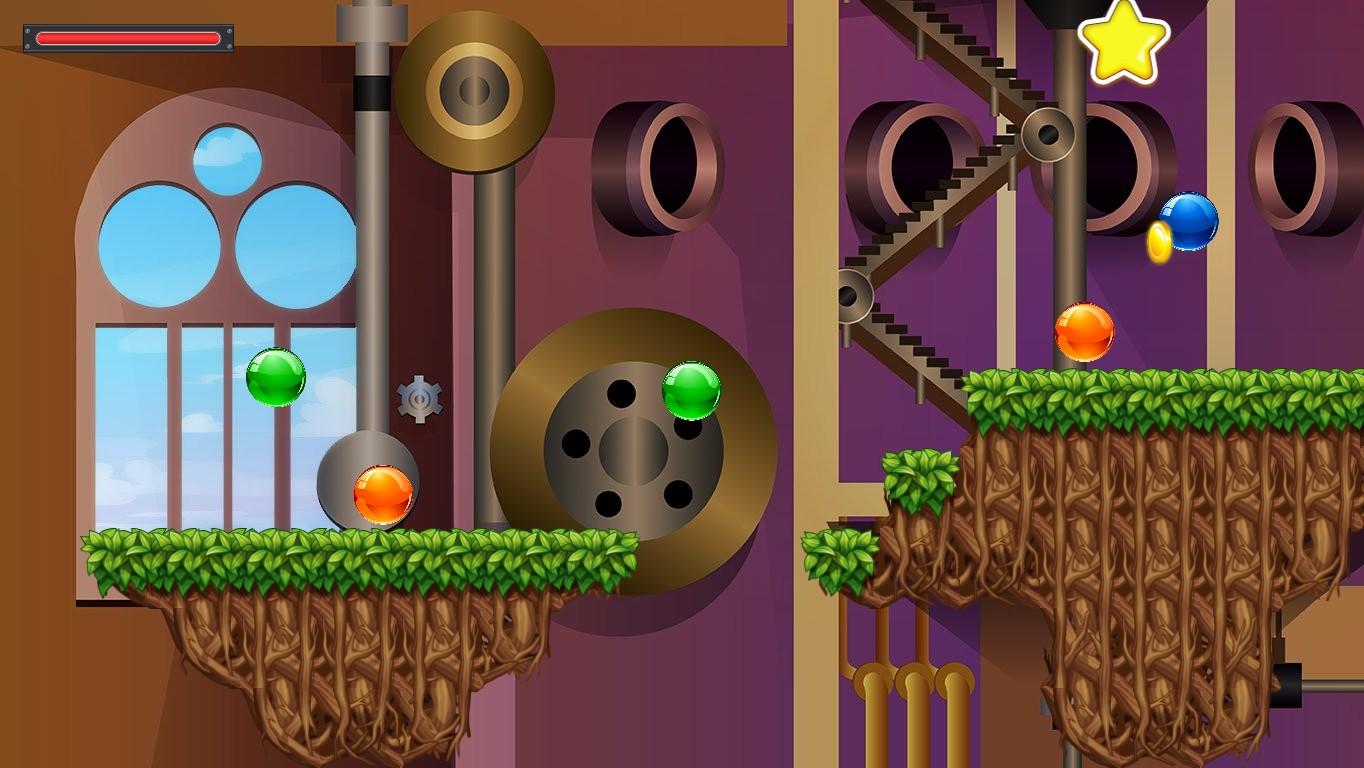The height and width of the screenshot is (768, 1364).
Task: Select the green orb on the brass wheel
Action: click(x=692, y=391)
